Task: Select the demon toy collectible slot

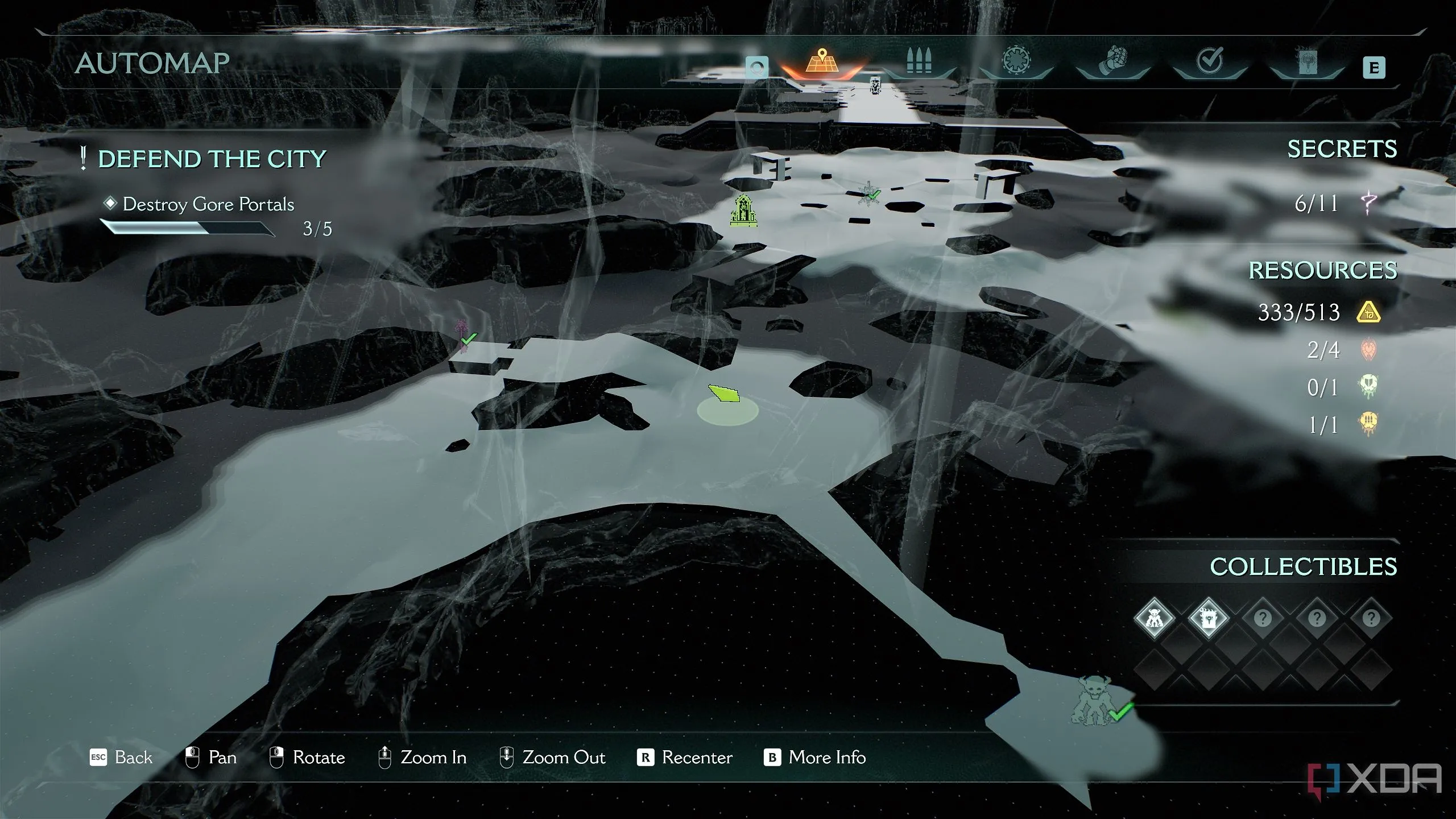Action: point(1154,618)
